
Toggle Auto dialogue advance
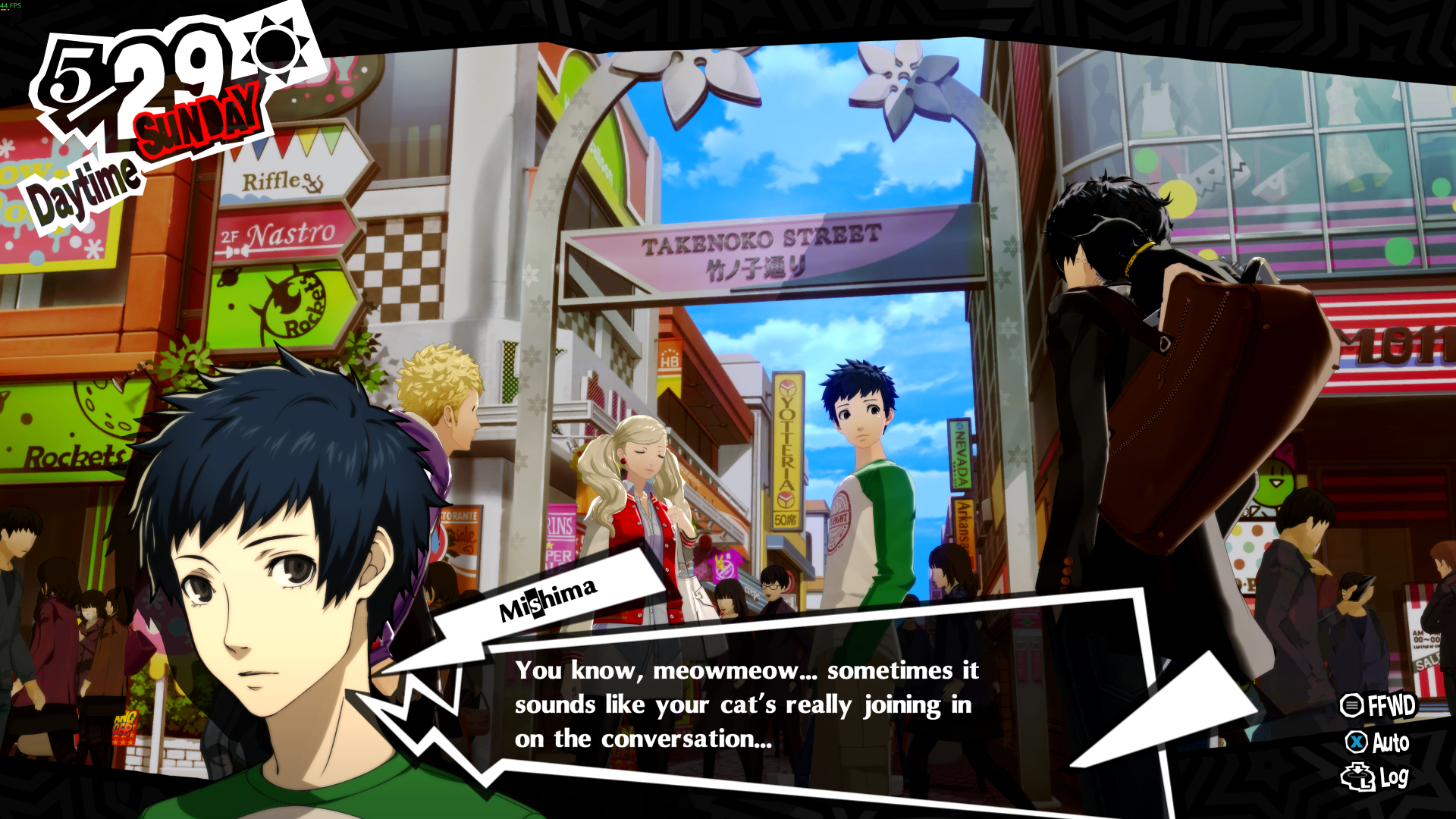click(1378, 742)
